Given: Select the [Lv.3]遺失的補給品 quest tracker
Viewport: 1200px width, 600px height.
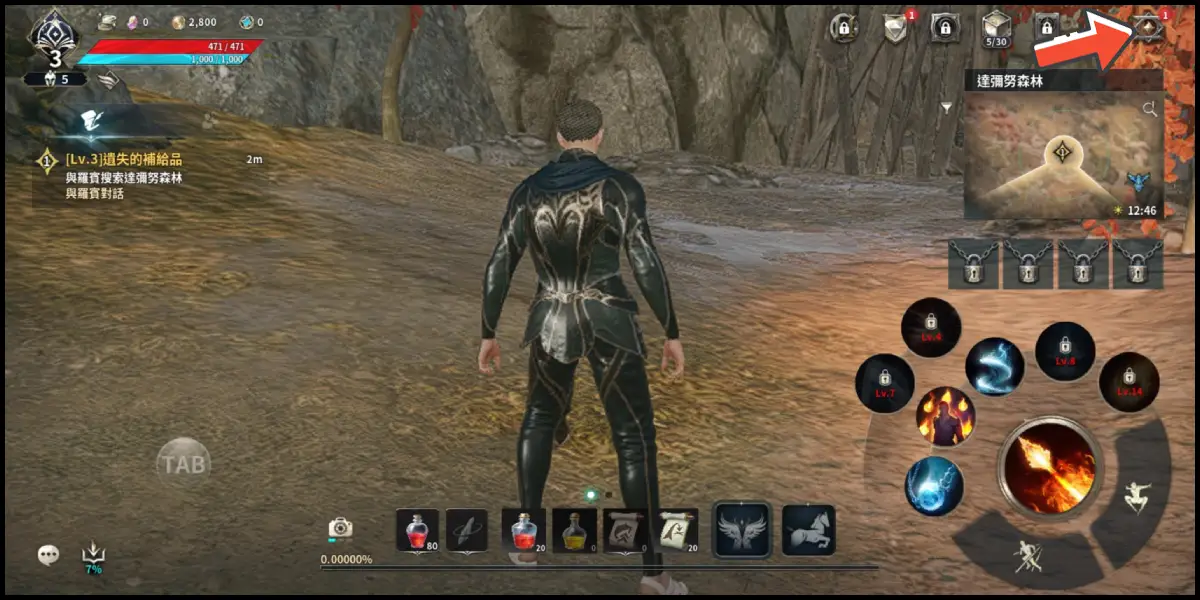Looking at the screenshot, I should click(124, 160).
